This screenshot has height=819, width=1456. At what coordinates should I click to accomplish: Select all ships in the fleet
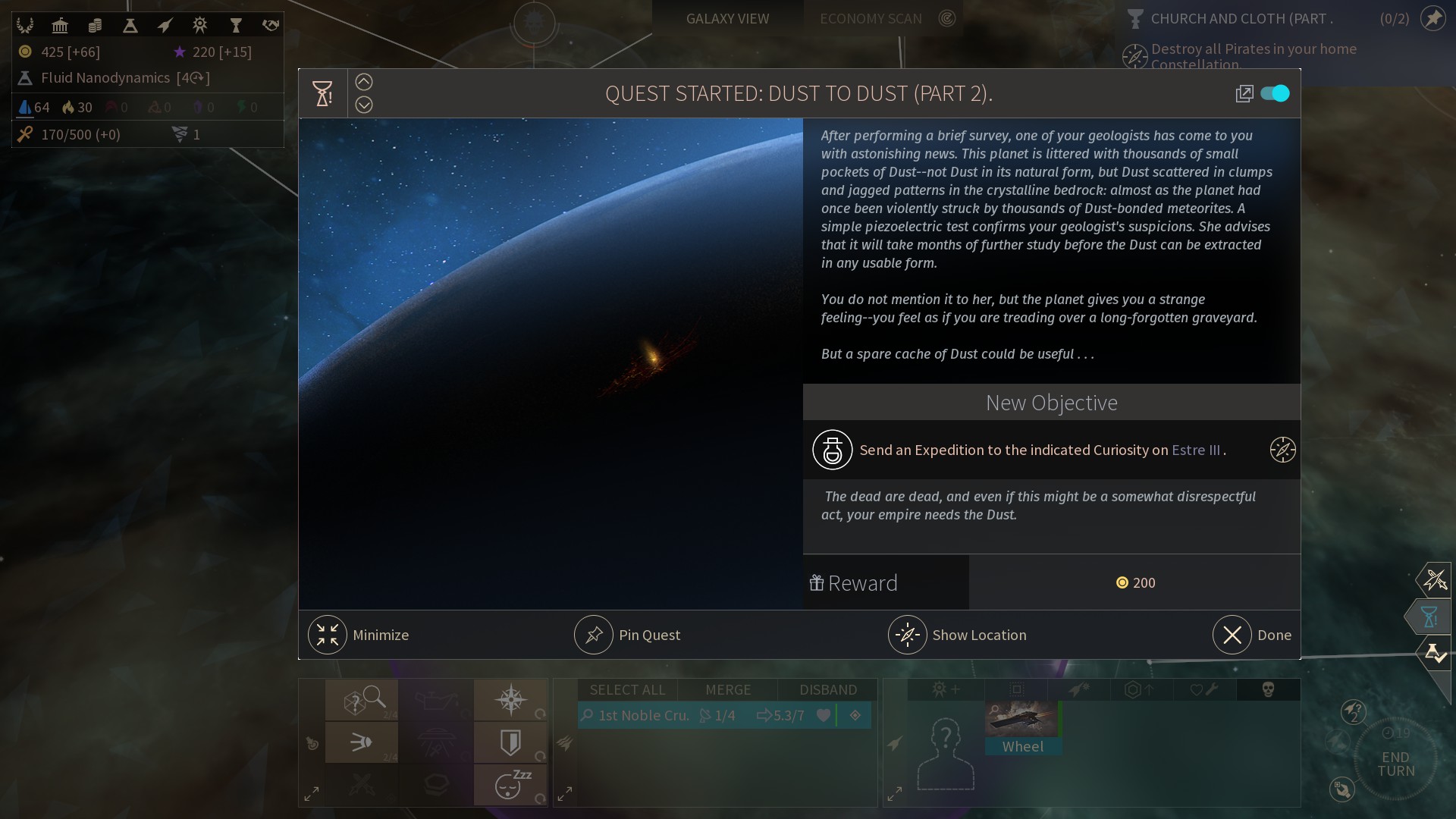627,689
